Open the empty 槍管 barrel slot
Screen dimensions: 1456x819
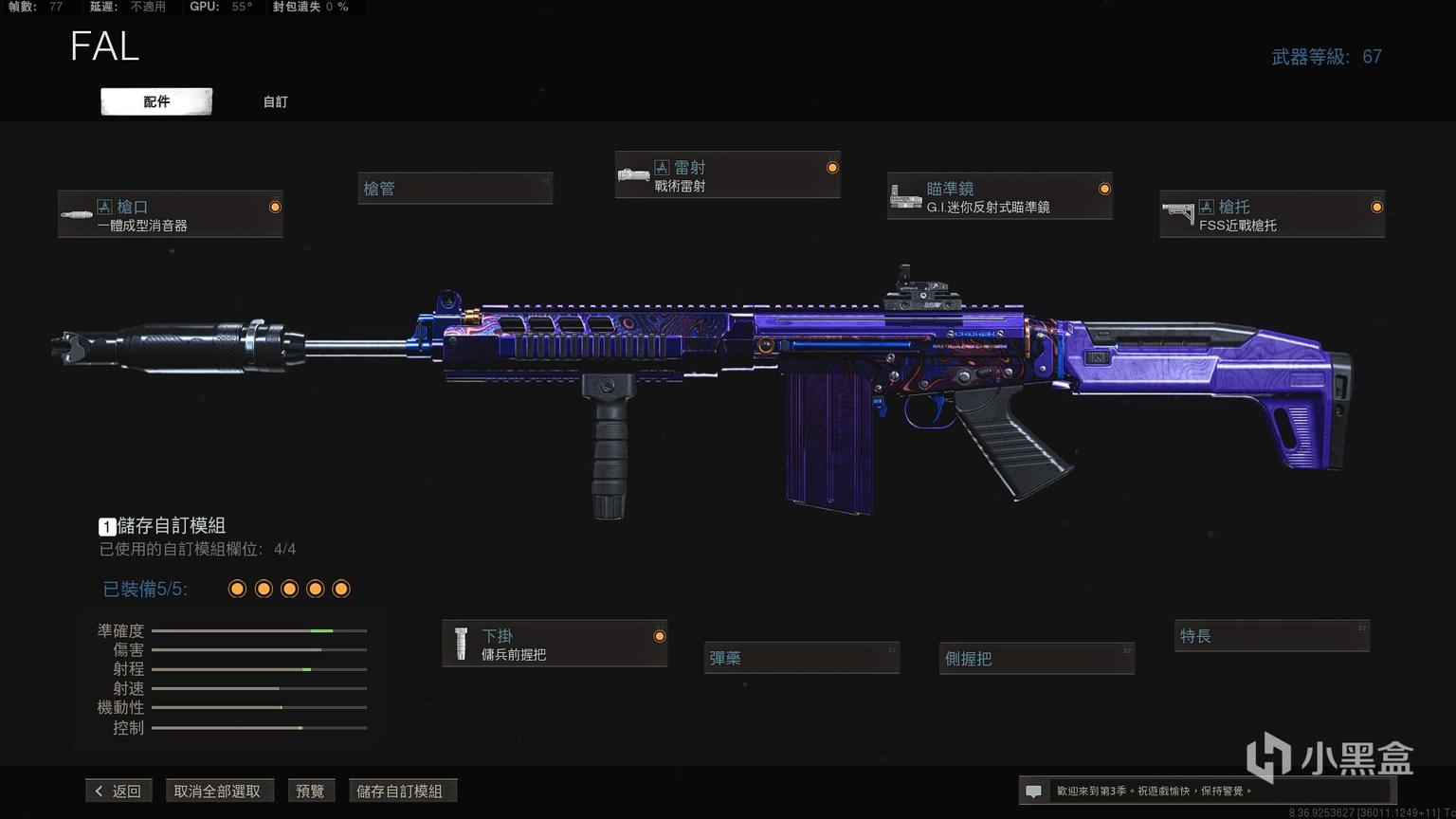click(455, 189)
